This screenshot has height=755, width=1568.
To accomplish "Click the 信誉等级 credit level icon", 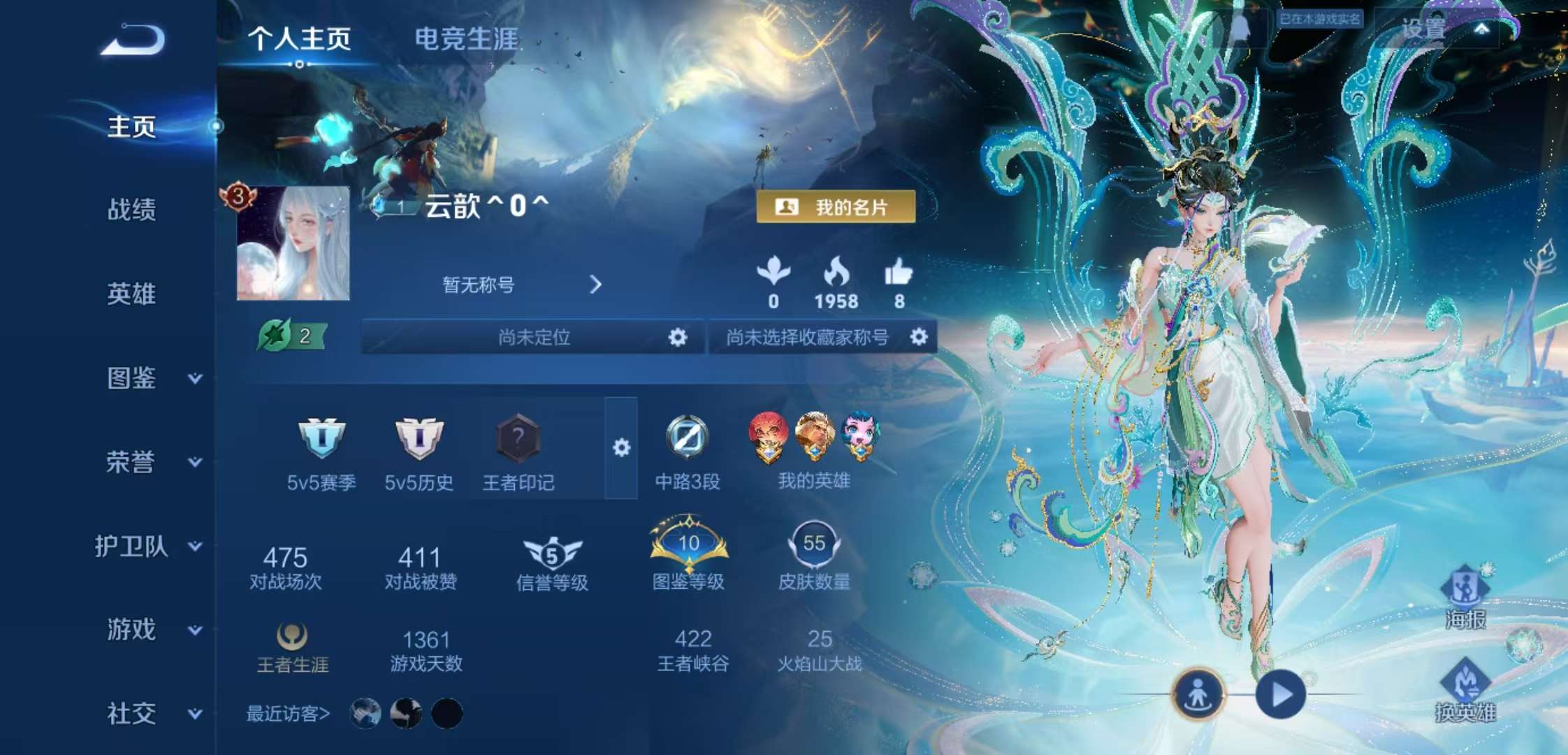I will [x=551, y=552].
